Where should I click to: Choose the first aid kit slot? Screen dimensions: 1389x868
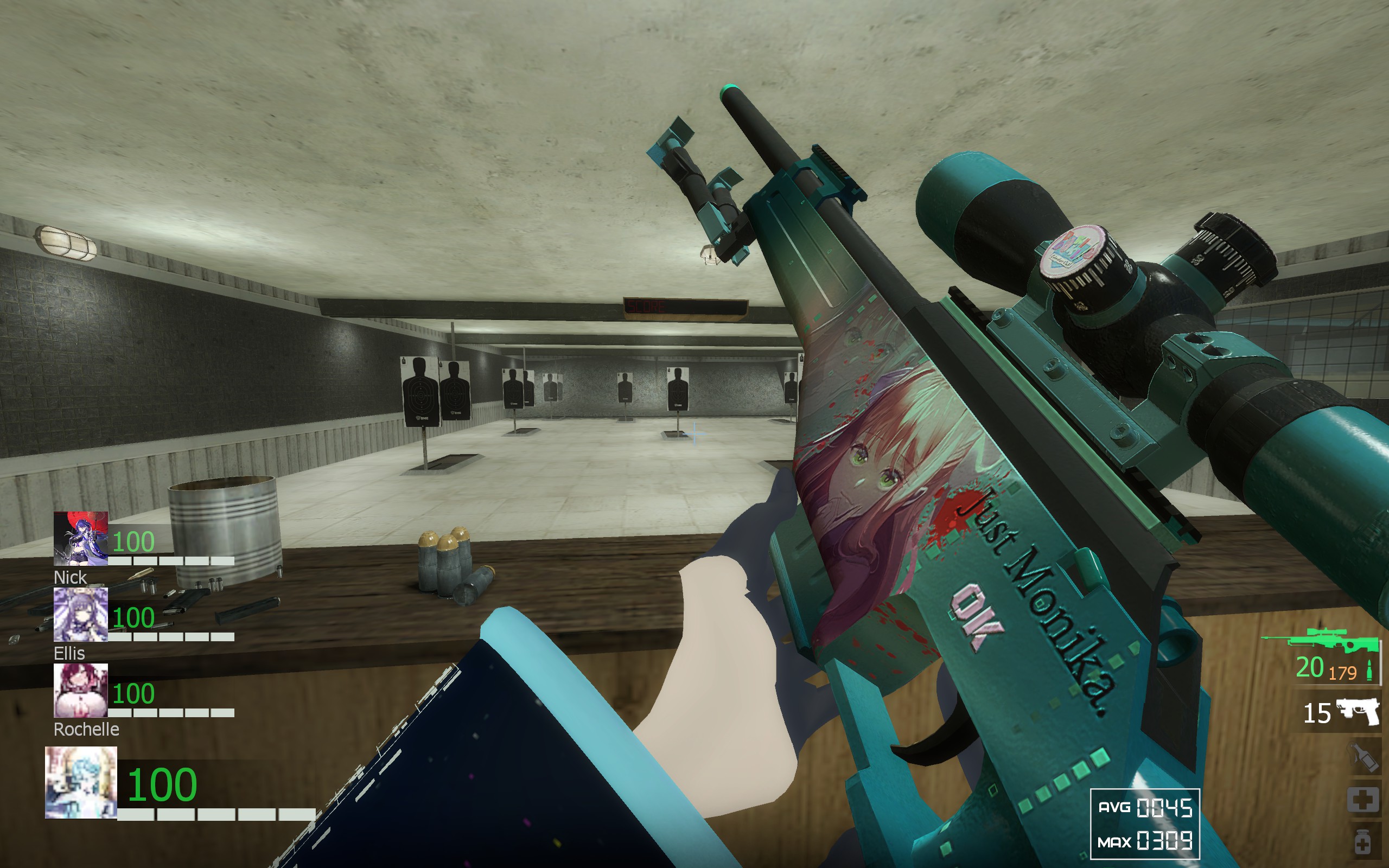click(1363, 799)
